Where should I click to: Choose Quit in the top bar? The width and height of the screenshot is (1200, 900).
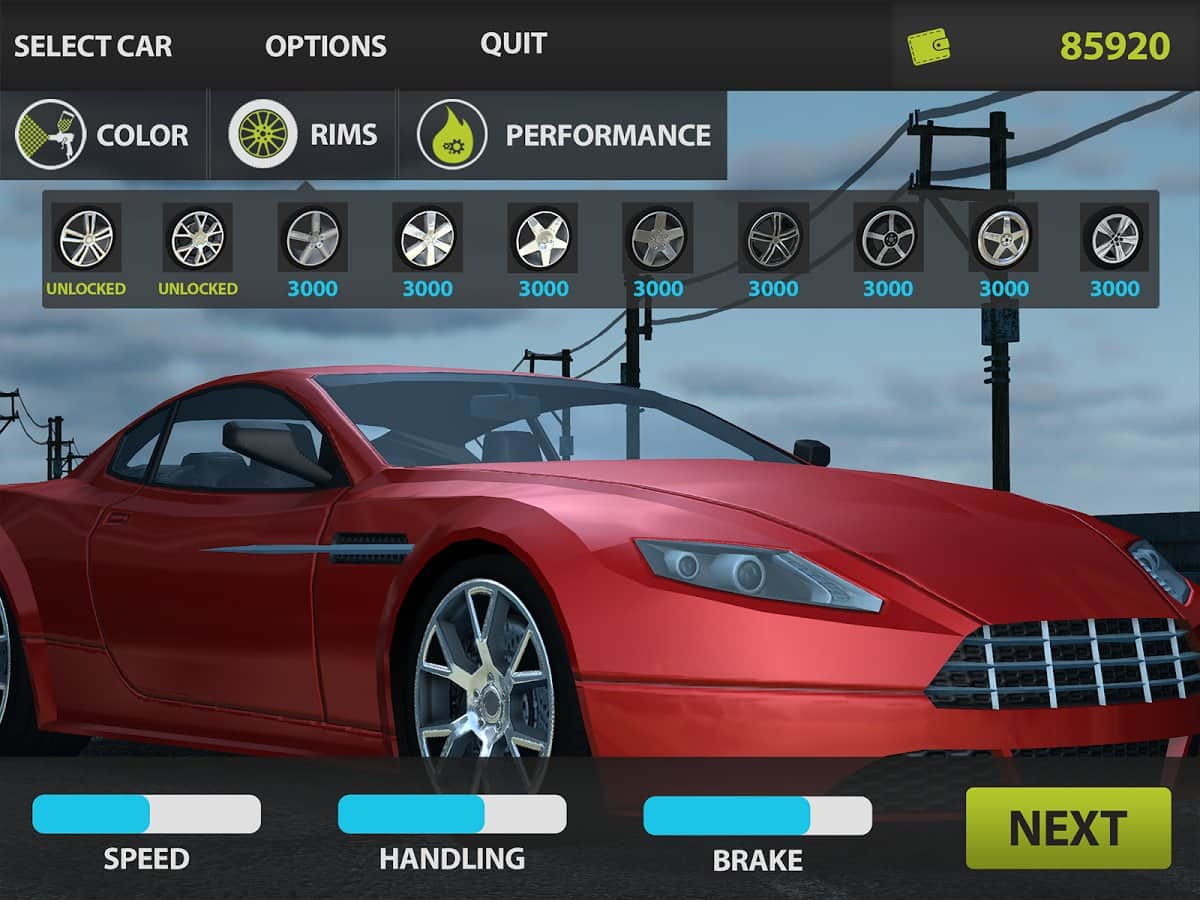[x=513, y=44]
